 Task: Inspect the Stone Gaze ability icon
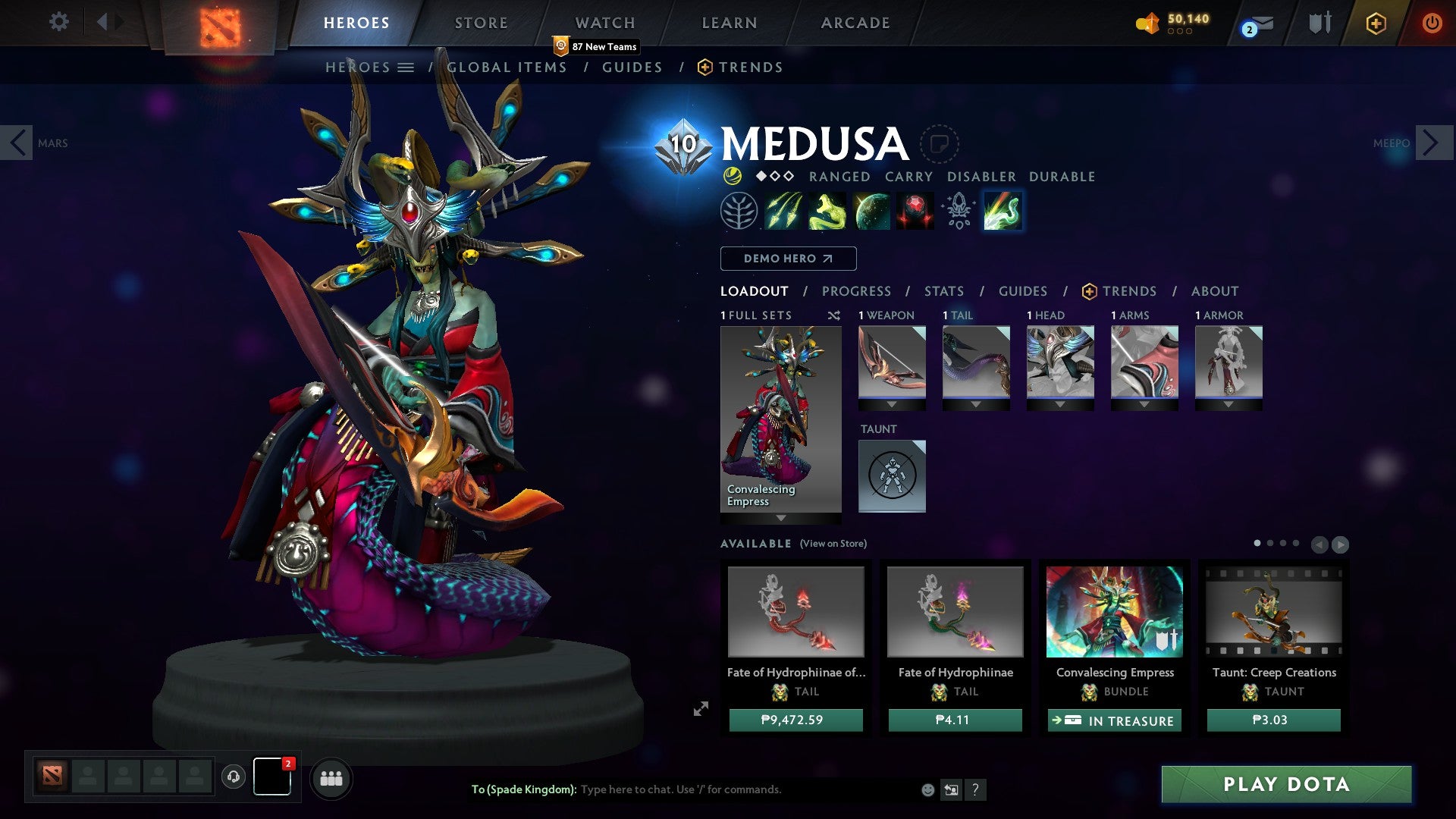point(915,210)
